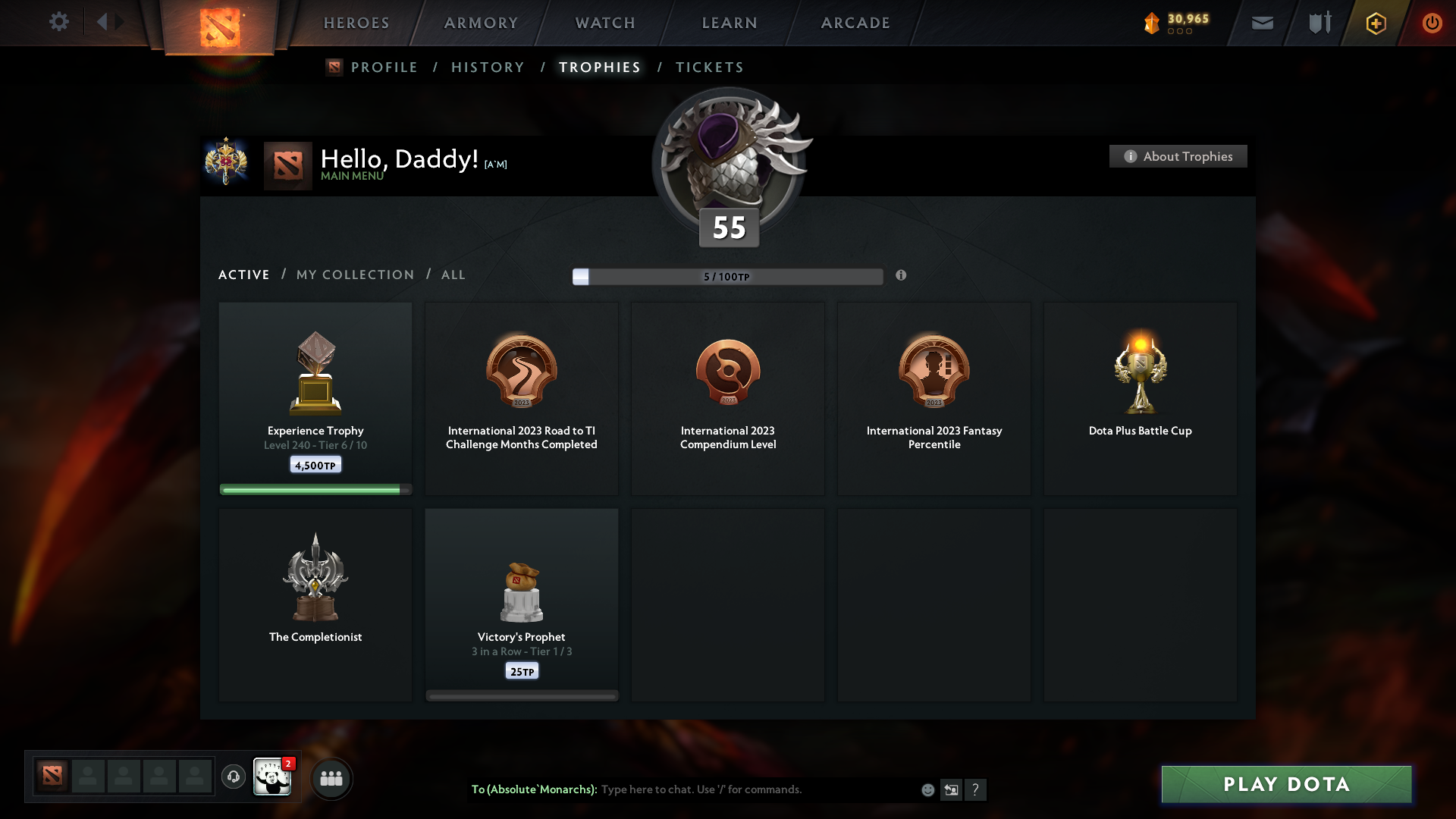Screen dimensions: 1456x819
Task: Open the voice chat headset icon
Action: pos(234,778)
